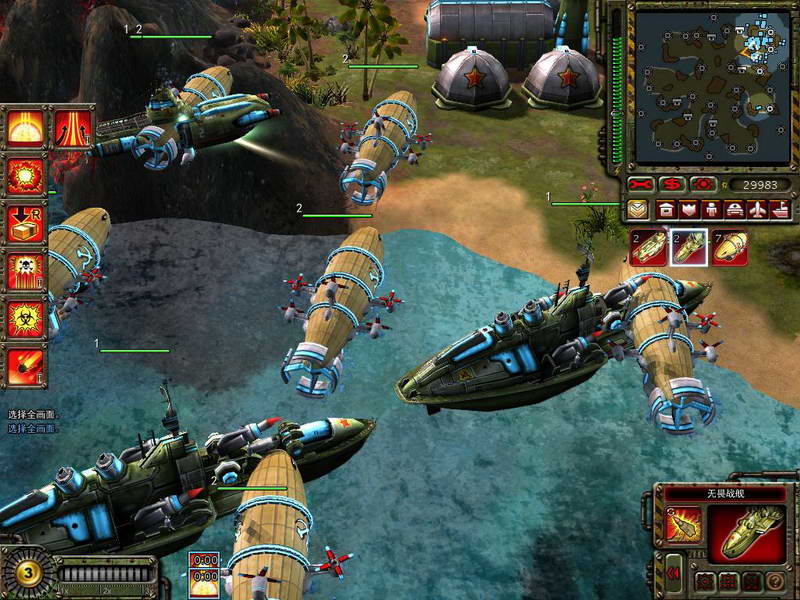The image size is (800, 600).
Task: Toggle the dollar-sign sell mode
Action: tap(673, 185)
